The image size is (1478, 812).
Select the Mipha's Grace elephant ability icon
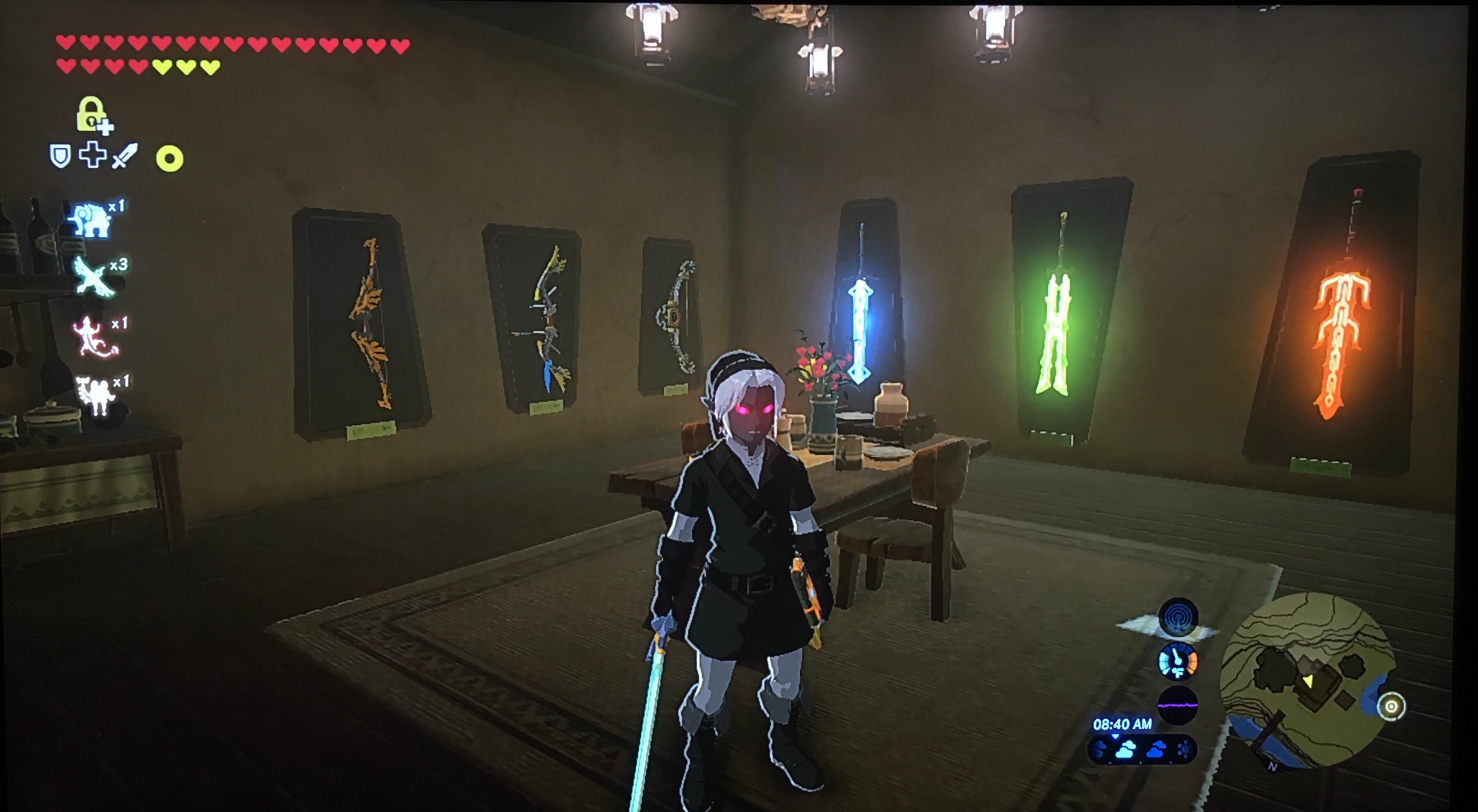coord(91,218)
